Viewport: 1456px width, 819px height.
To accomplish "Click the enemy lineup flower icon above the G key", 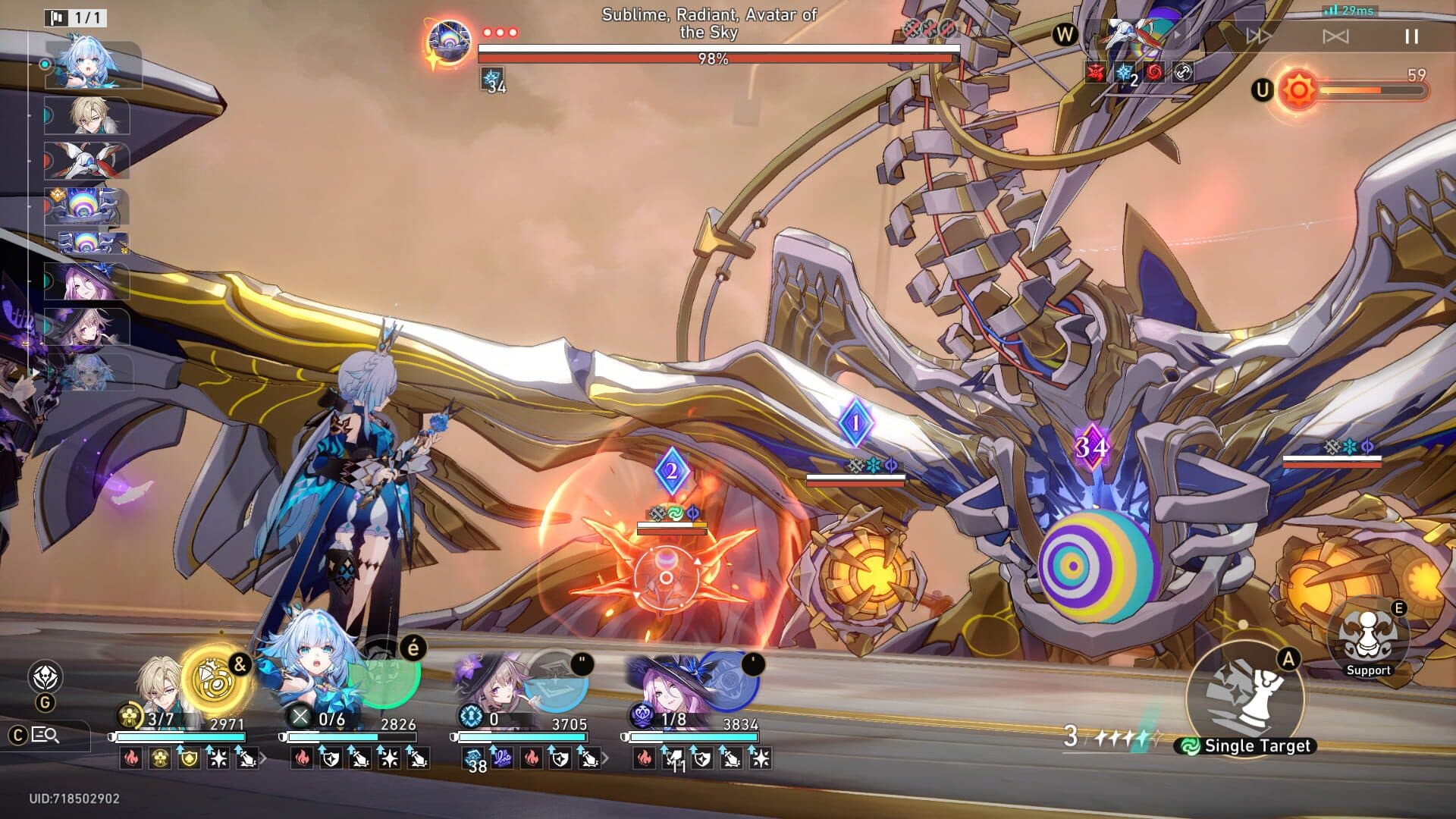I will click(x=44, y=673).
